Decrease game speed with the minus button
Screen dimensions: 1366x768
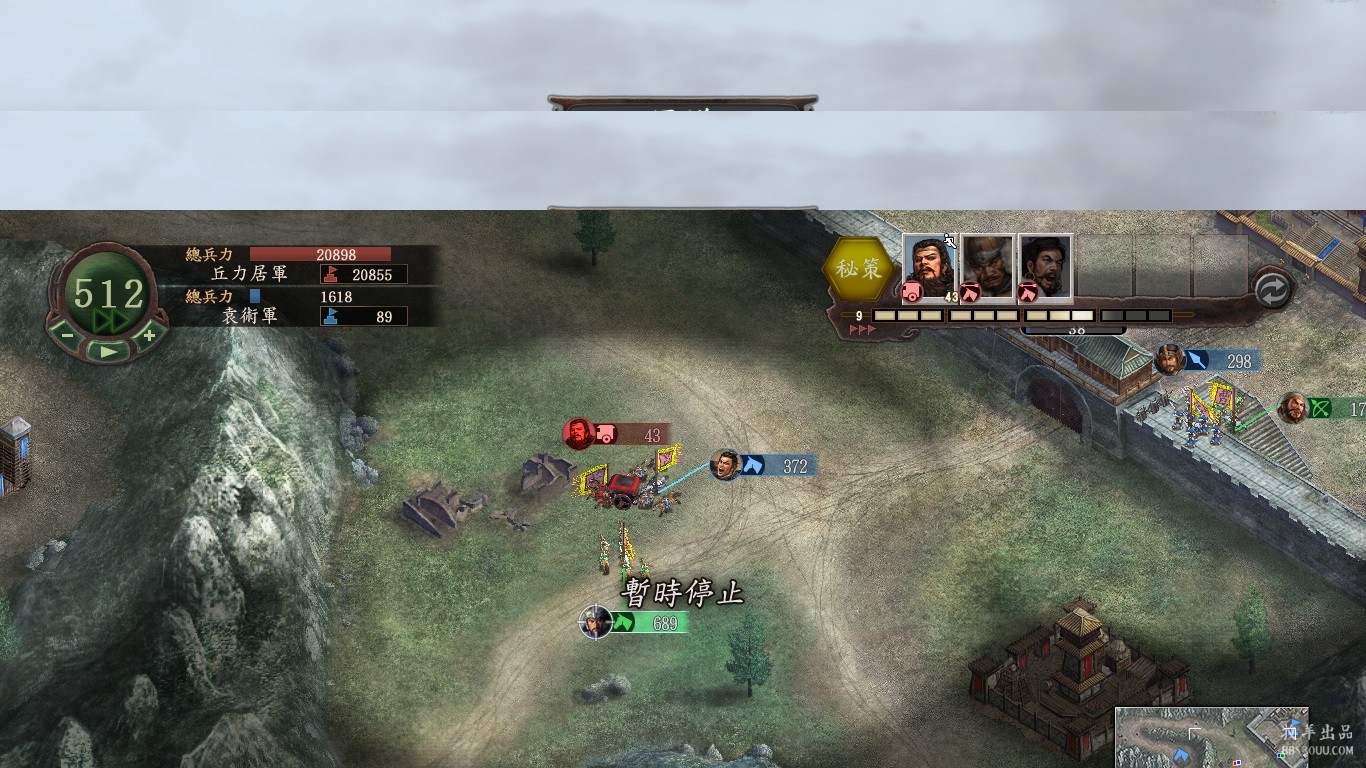[x=67, y=336]
